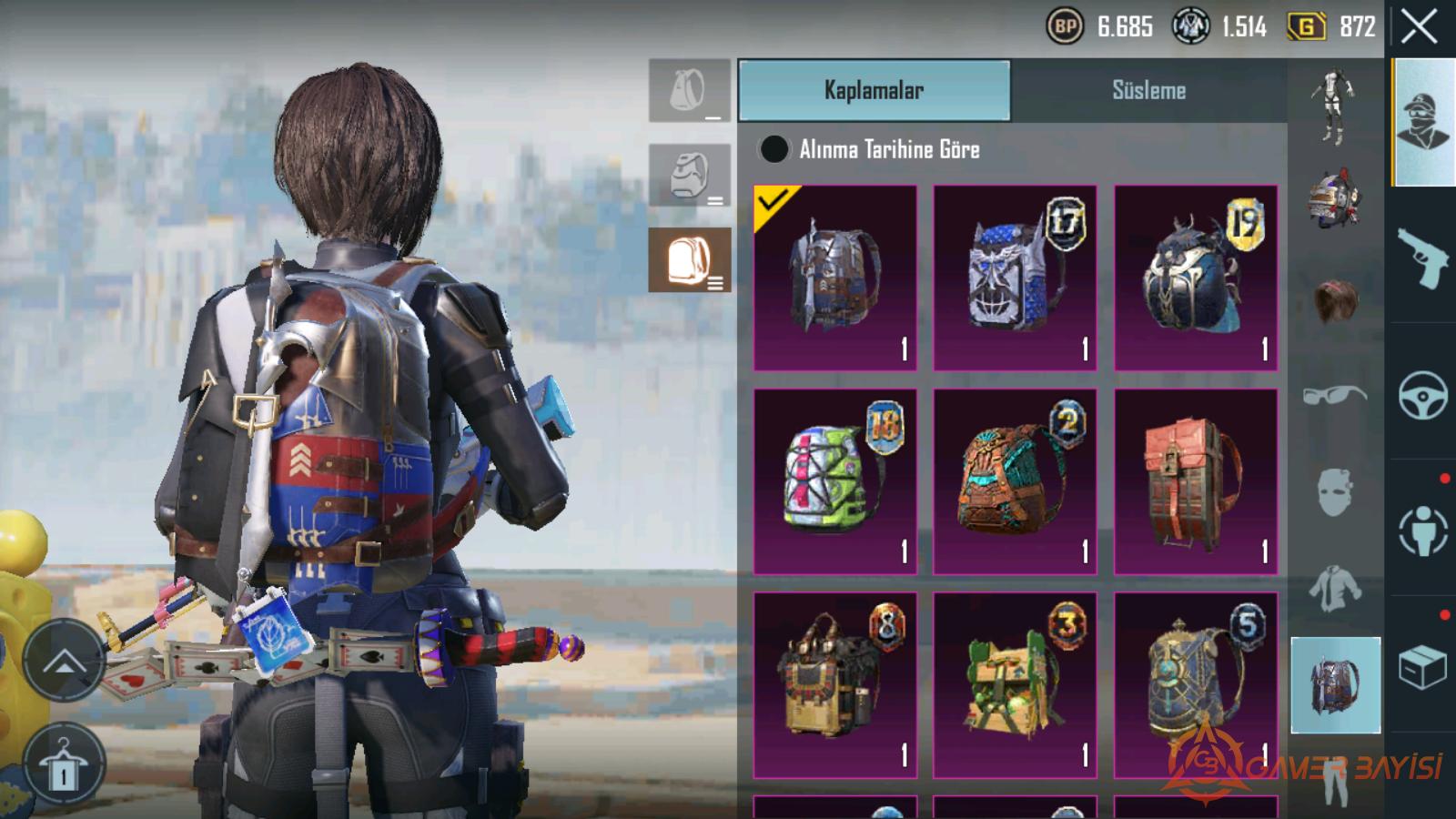Select the backpack skin marked 17
The width and height of the screenshot is (1456, 819).
(x=1015, y=278)
